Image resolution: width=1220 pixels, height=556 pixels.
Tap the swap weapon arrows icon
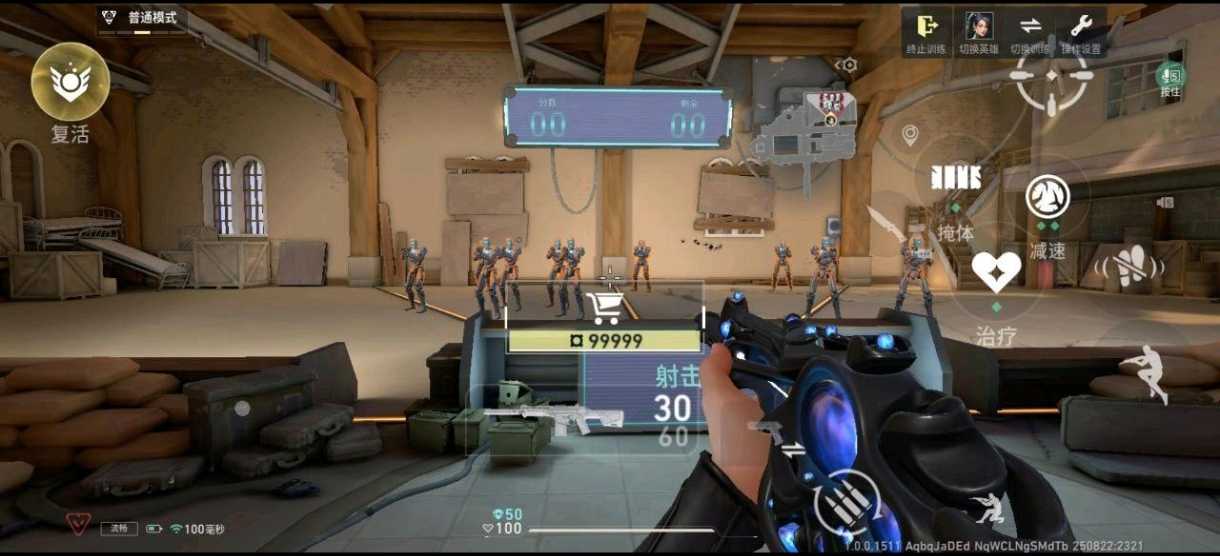pos(792,449)
